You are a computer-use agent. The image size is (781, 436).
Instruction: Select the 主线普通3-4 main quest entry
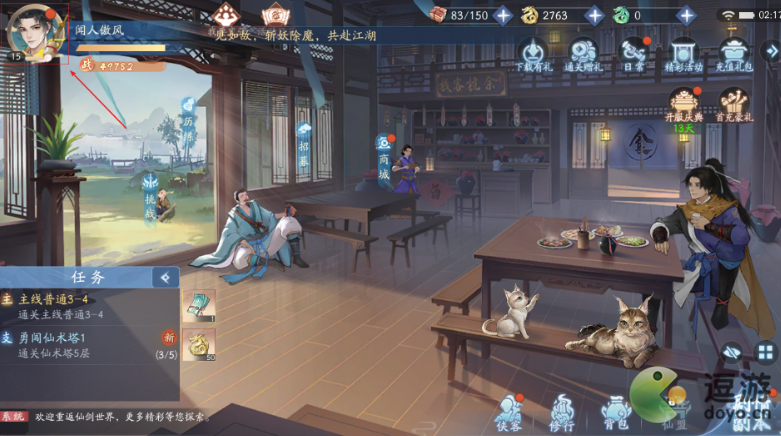[x=90, y=306]
